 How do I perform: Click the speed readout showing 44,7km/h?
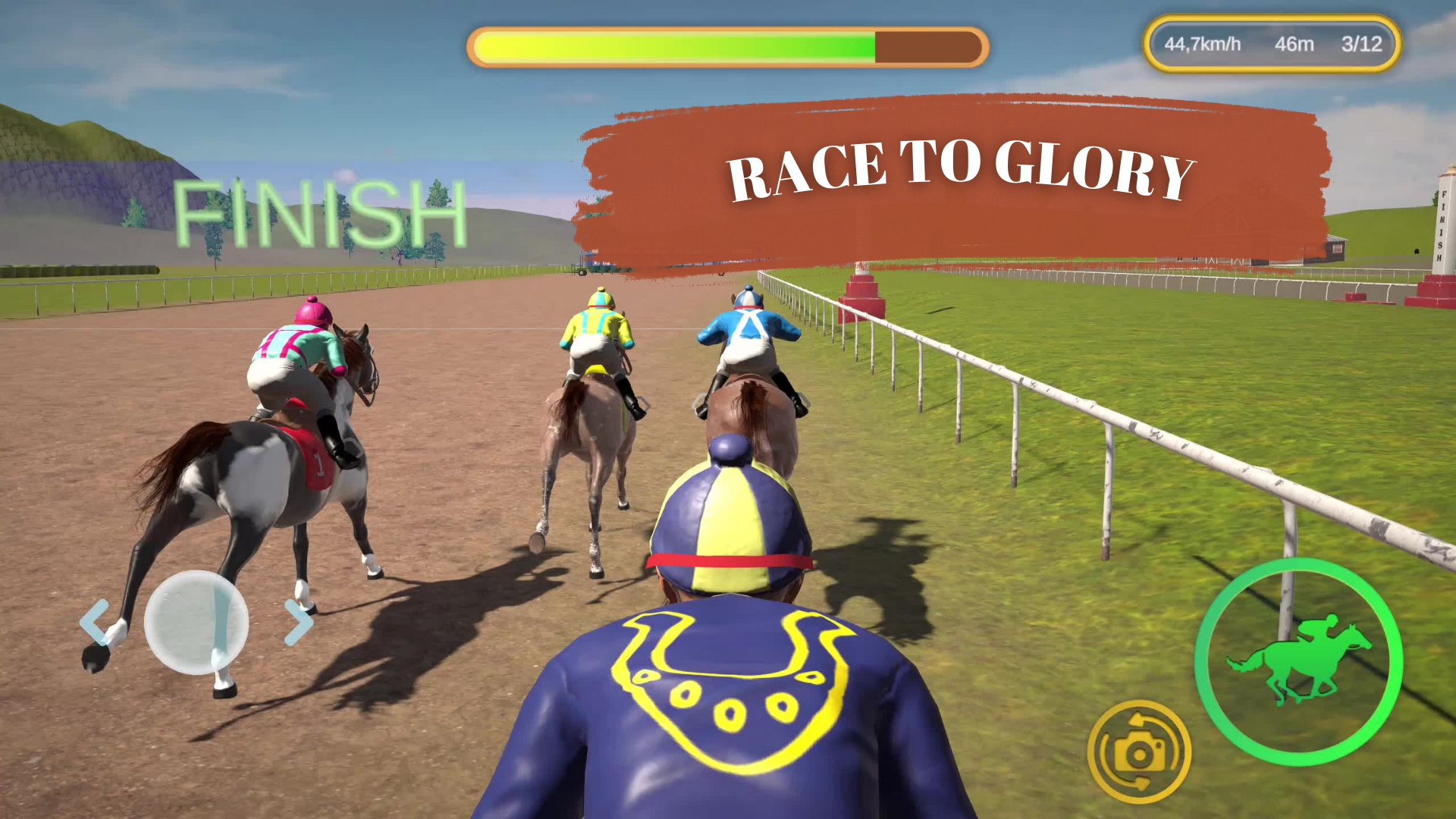(x=1202, y=44)
